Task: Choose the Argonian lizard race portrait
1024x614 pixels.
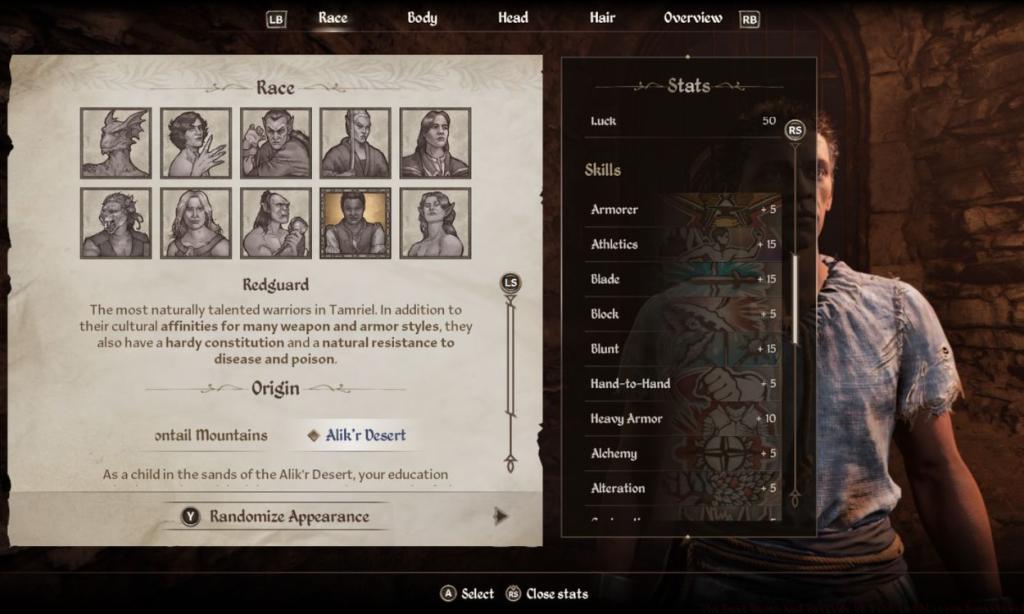Action: tap(116, 143)
